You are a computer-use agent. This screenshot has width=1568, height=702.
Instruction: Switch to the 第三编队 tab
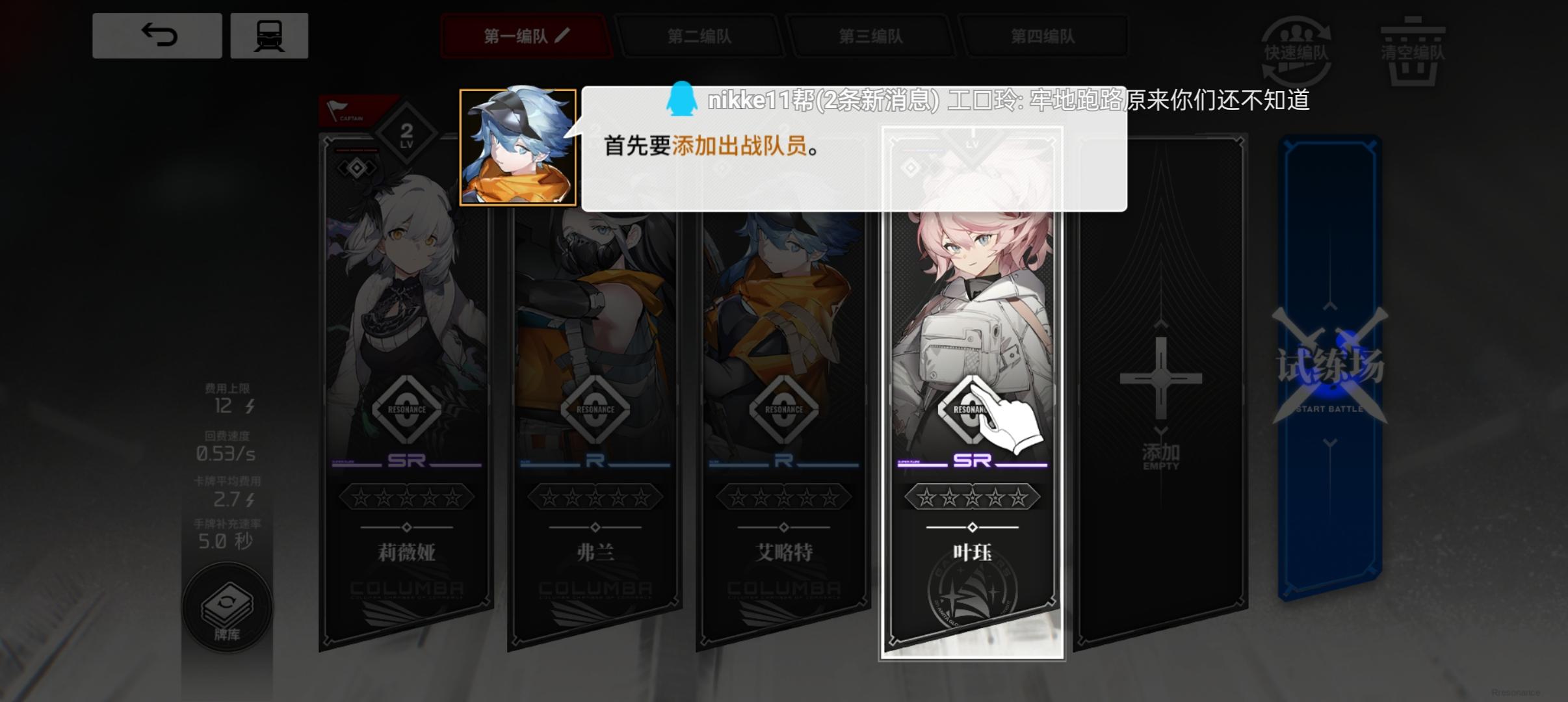click(871, 37)
